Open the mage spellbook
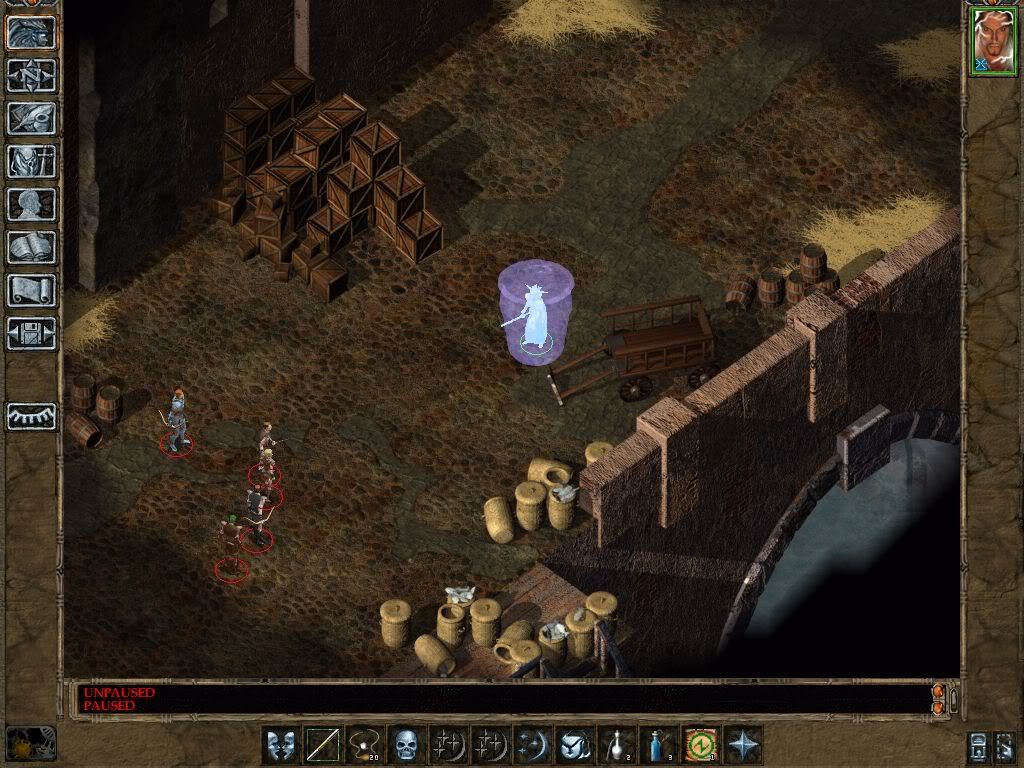 [x=31, y=247]
